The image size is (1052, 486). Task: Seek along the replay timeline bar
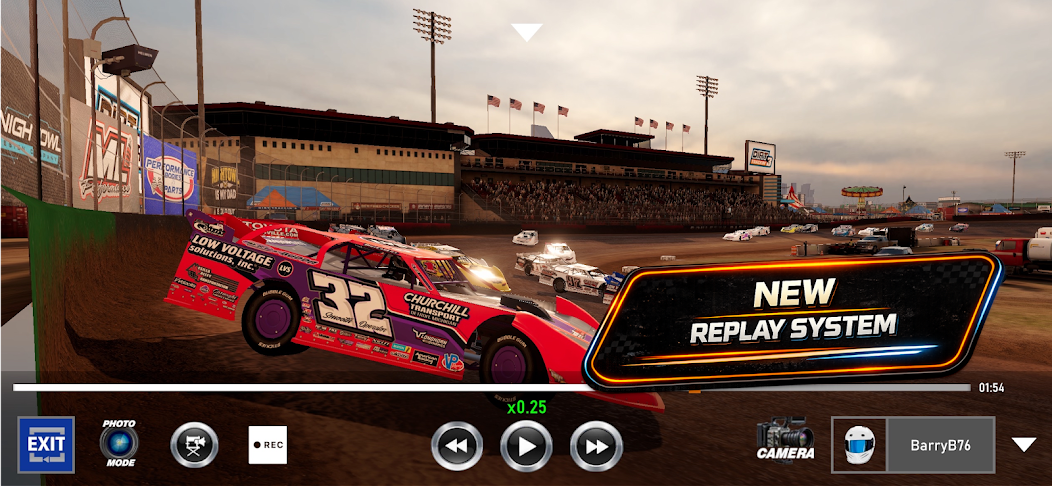point(490,387)
